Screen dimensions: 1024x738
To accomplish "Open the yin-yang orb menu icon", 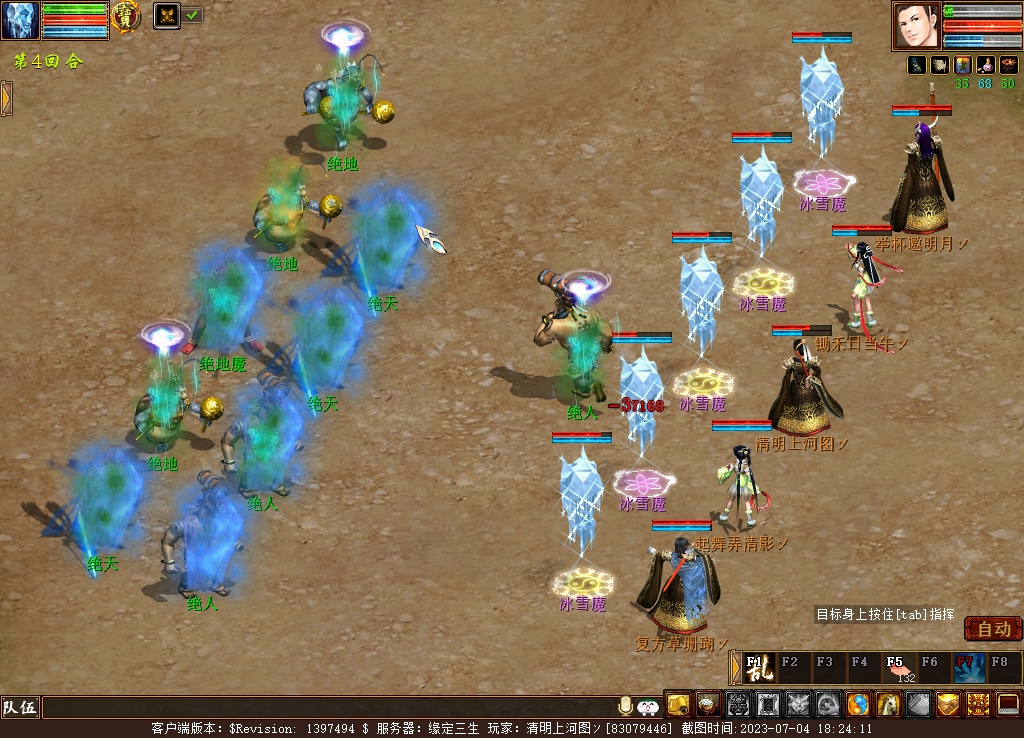I will click(858, 705).
